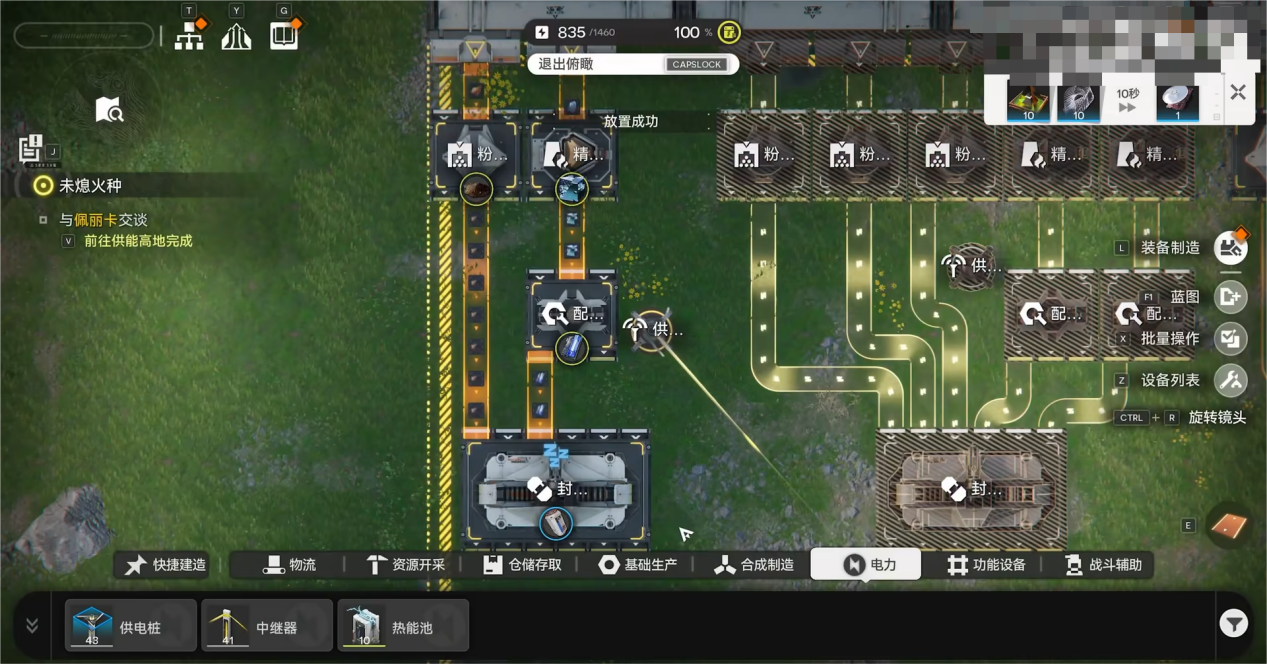Close the production info panel
Screen dimensions: 1267x664
1238,93
